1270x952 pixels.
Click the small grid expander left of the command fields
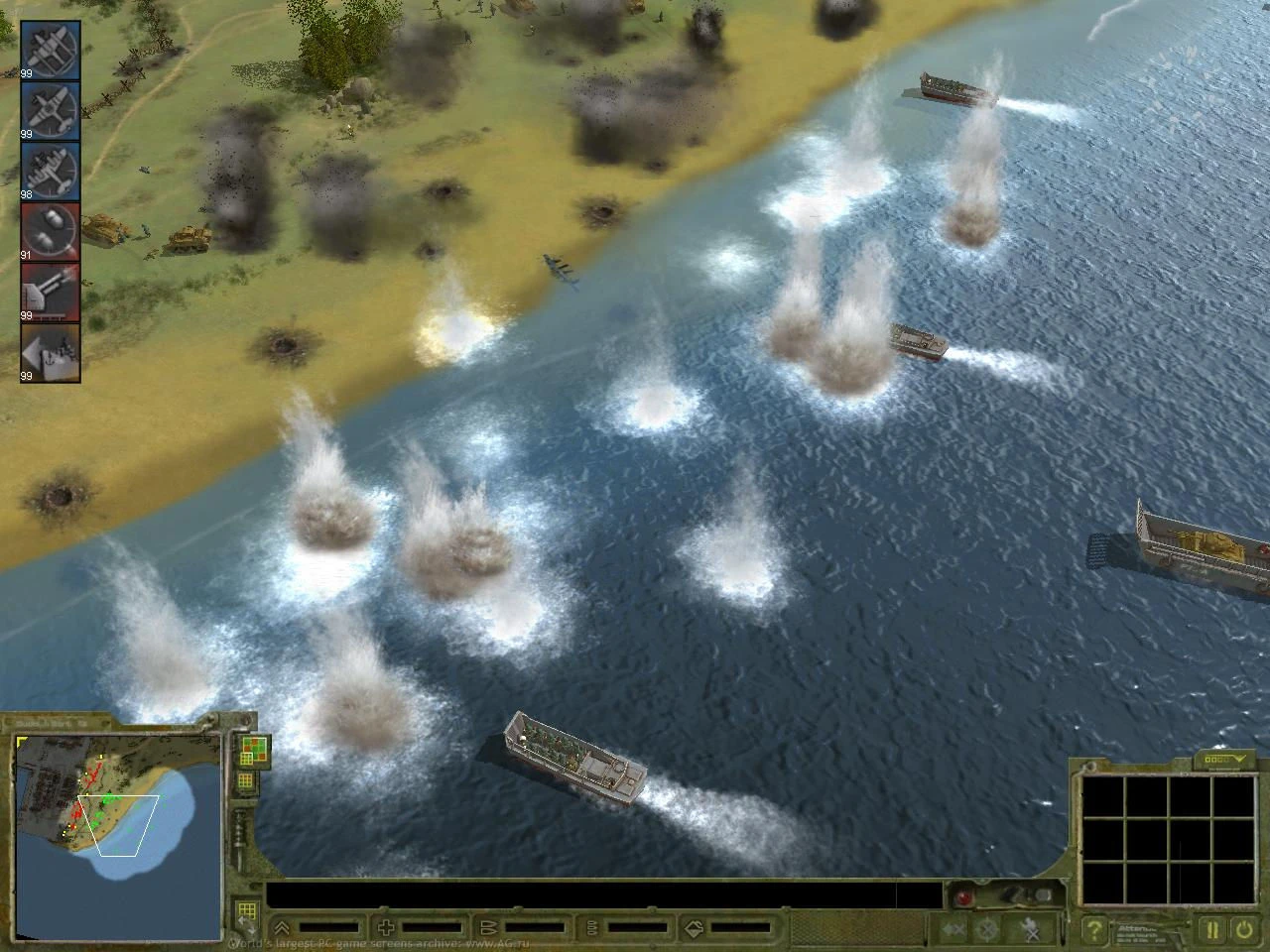tap(247, 908)
